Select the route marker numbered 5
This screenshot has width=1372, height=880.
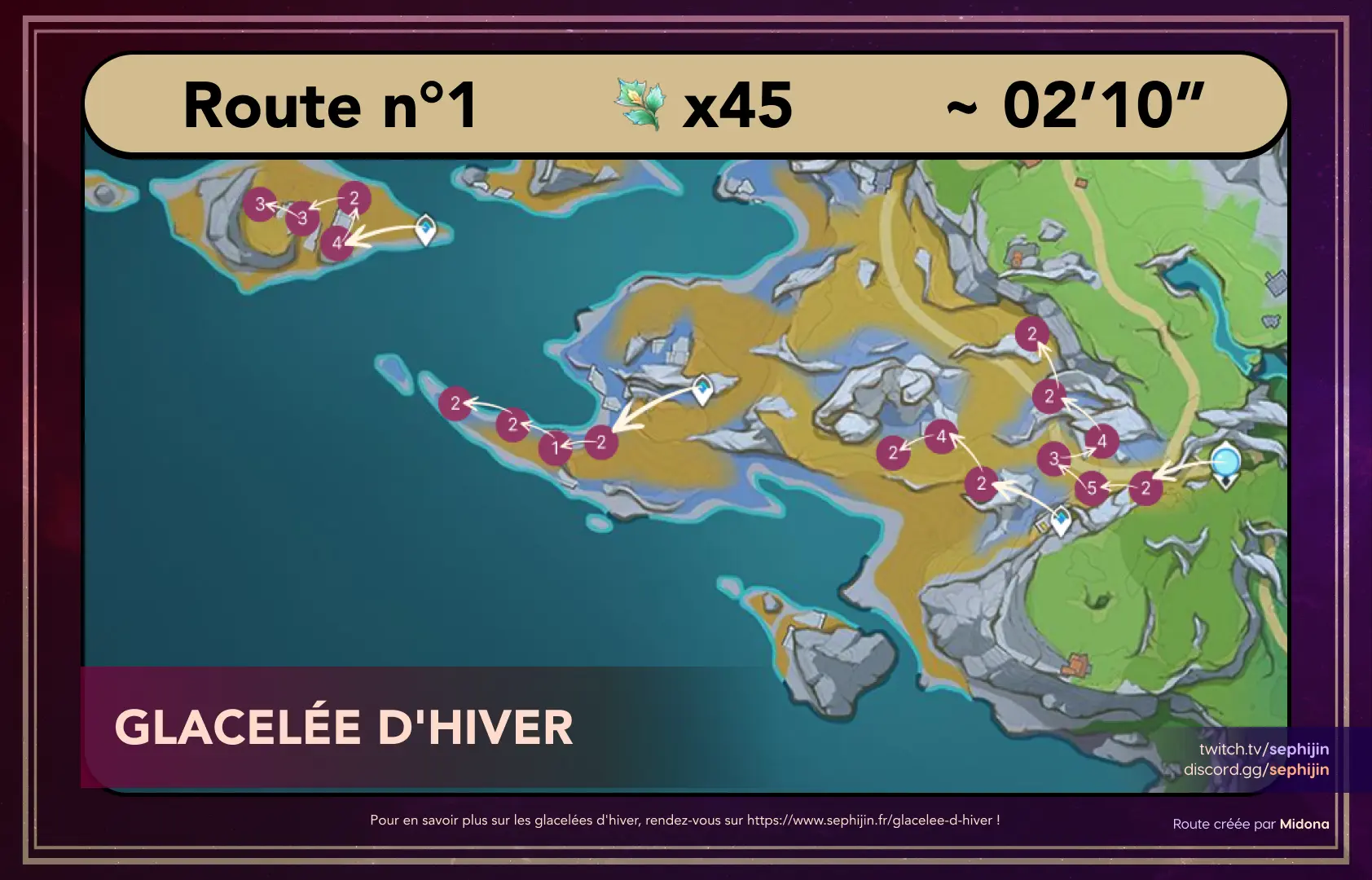pos(1092,488)
